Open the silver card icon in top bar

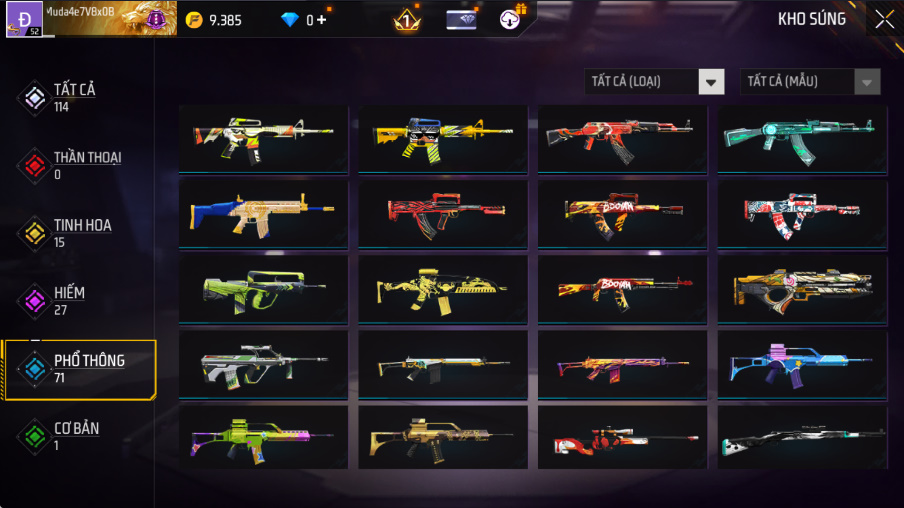click(460, 19)
